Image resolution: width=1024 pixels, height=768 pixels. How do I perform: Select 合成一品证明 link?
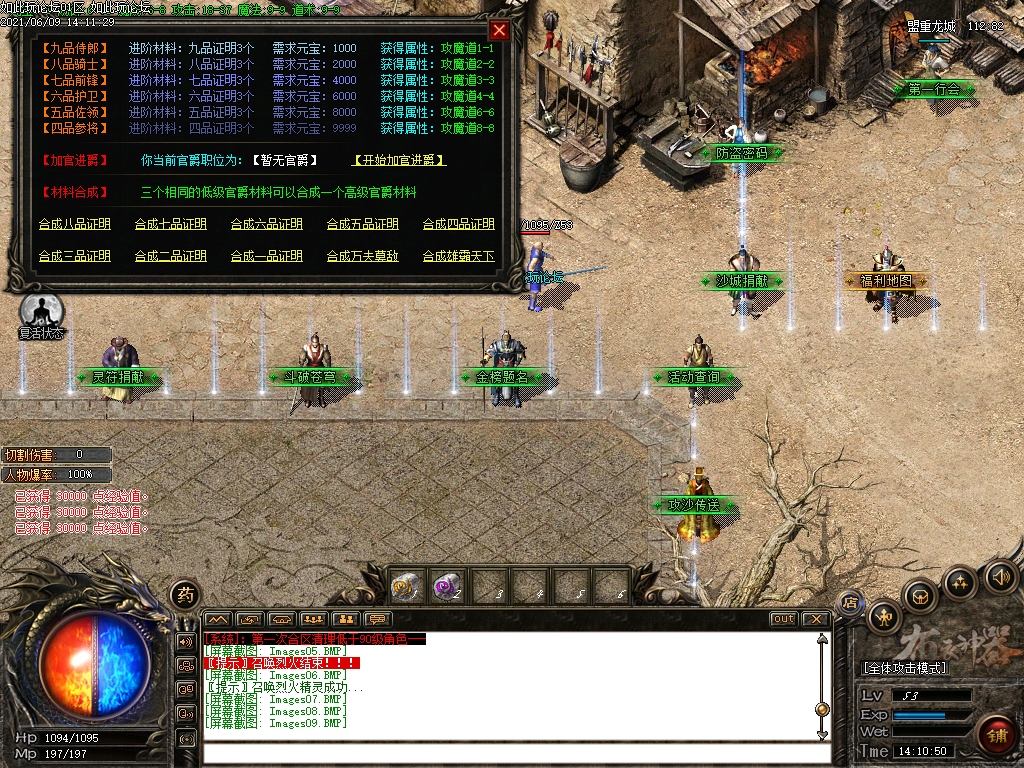[266, 256]
